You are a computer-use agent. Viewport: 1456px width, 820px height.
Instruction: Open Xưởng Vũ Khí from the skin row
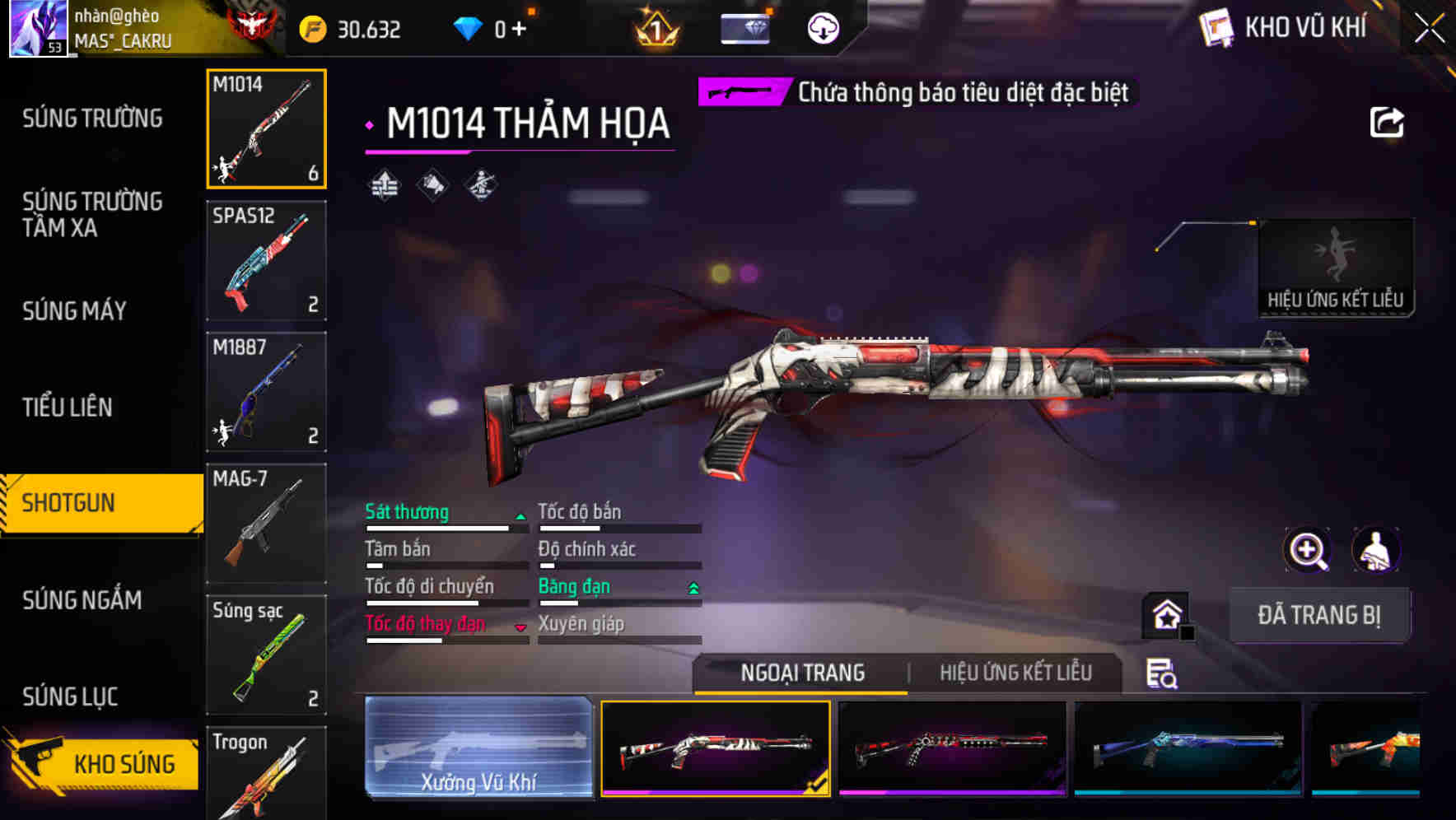click(x=479, y=749)
